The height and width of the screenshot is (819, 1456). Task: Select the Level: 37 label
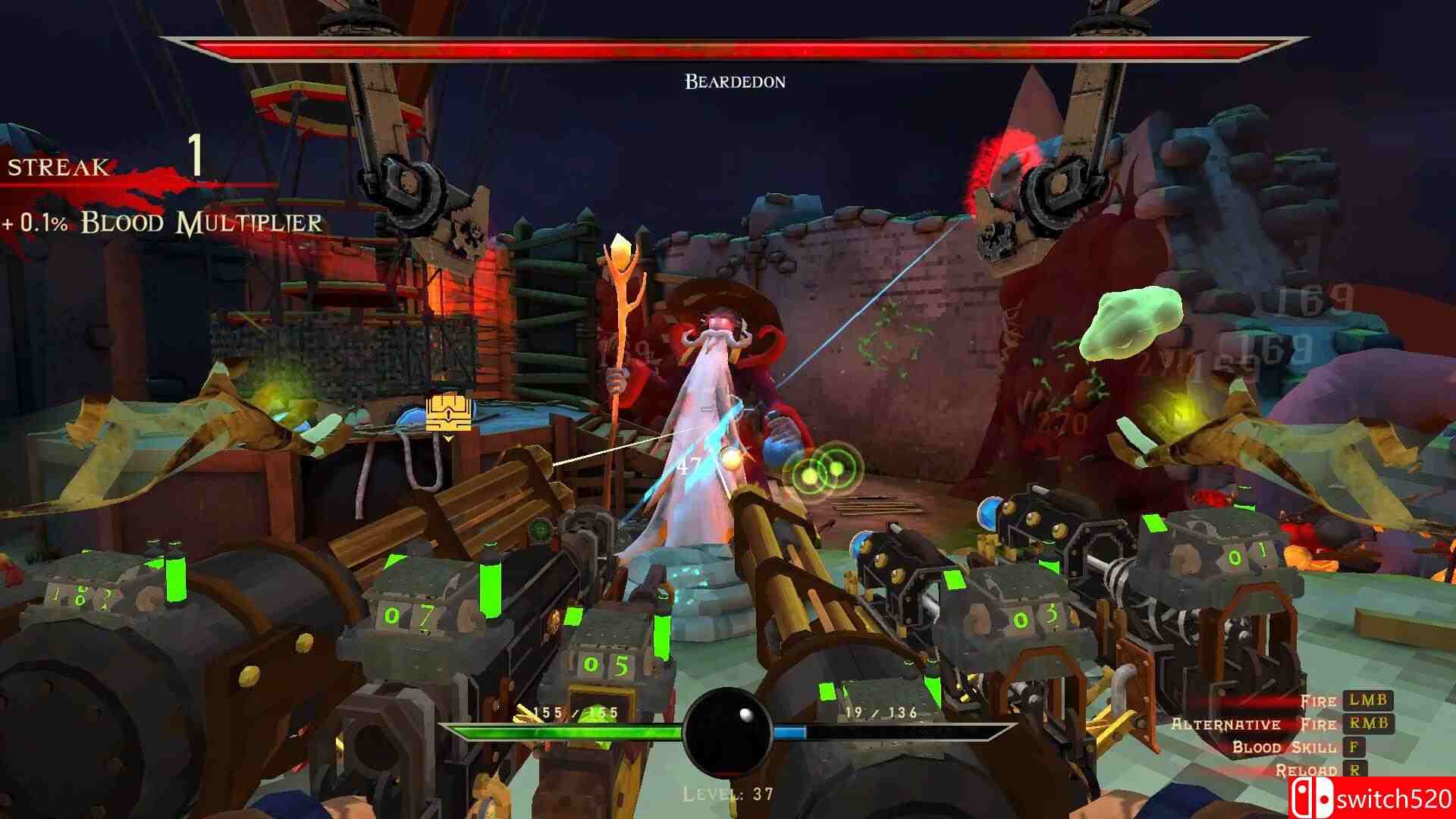click(727, 792)
